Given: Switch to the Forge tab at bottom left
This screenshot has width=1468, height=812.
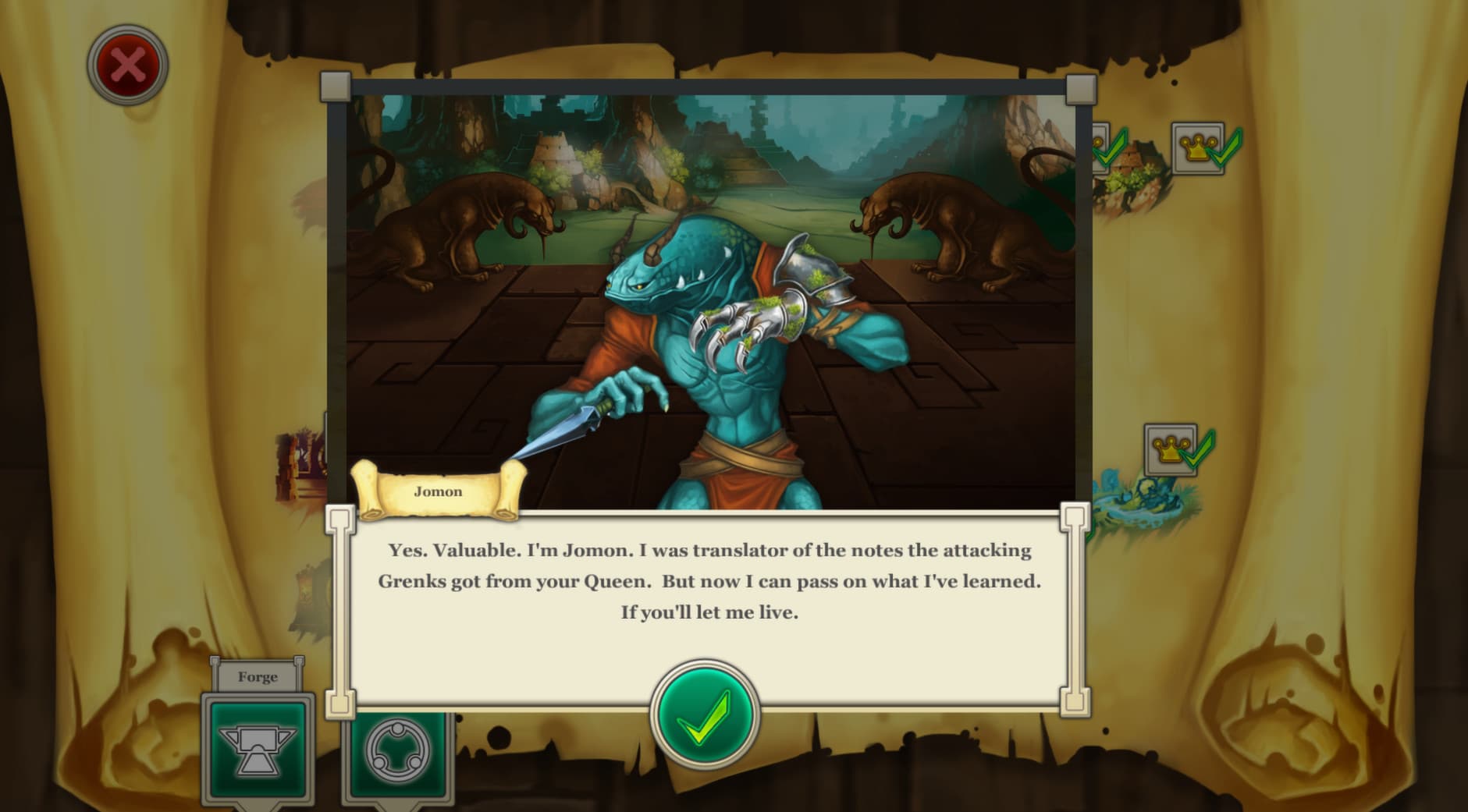Looking at the screenshot, I should (259, 747).
